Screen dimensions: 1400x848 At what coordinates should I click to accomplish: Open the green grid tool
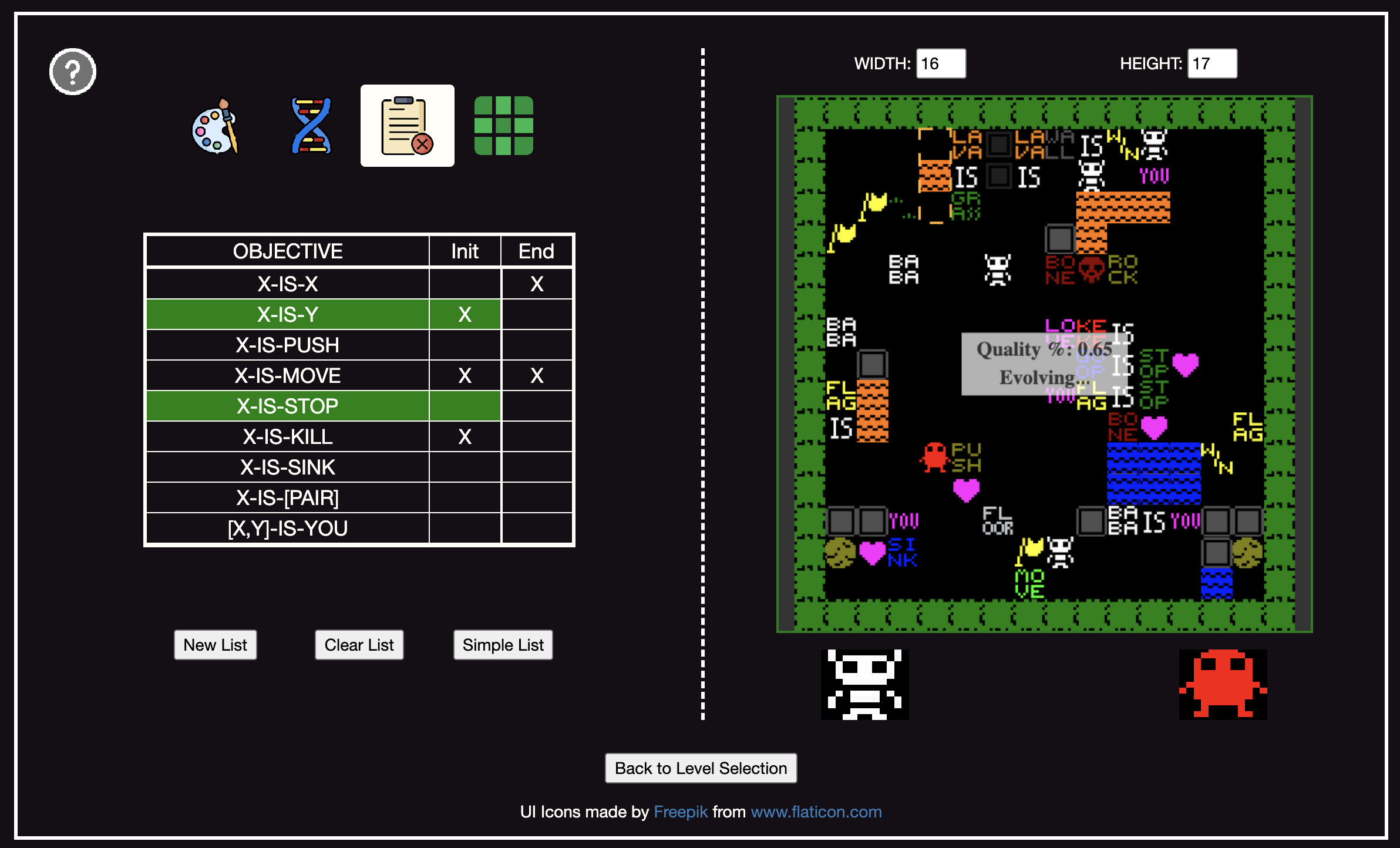click(x=503, y=126)
